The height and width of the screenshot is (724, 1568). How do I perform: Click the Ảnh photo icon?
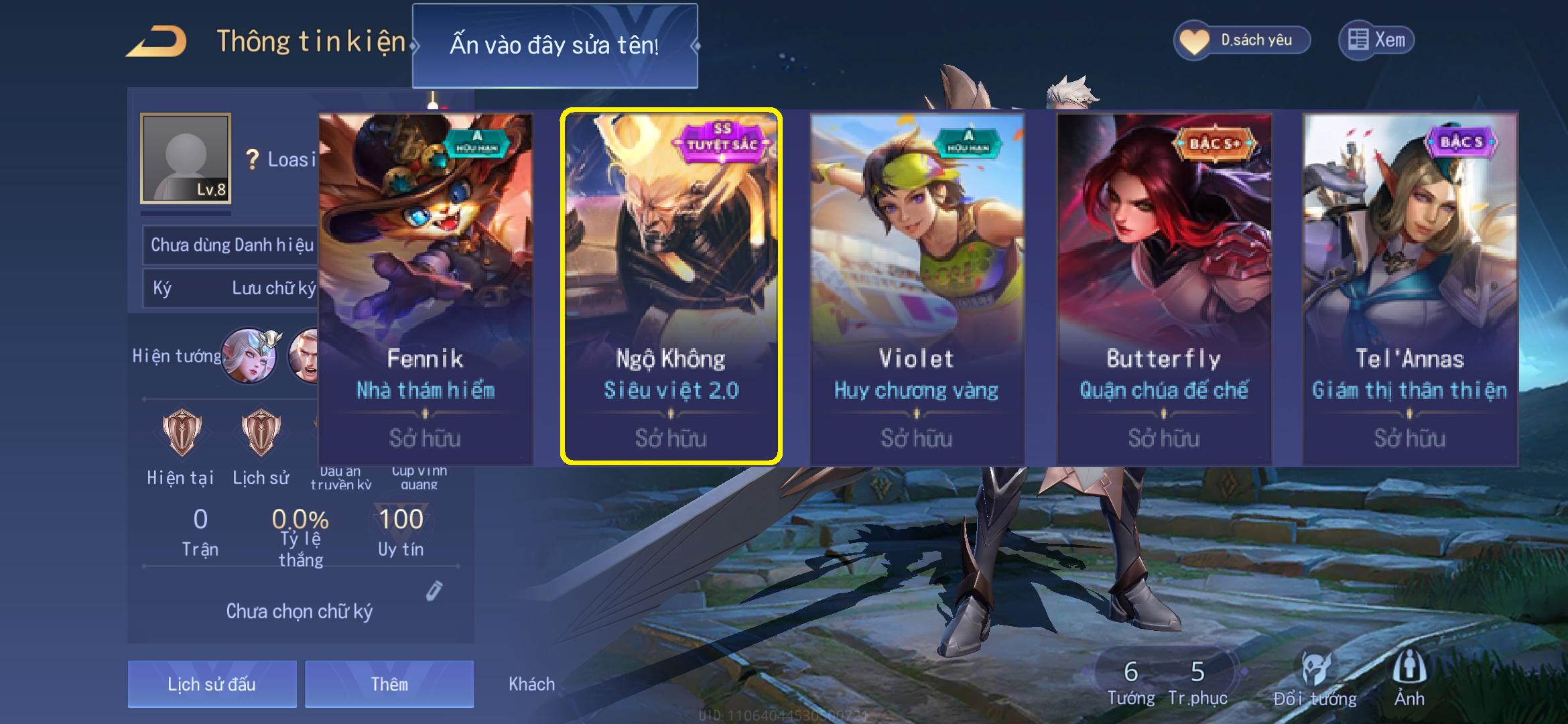[1409, 678]
